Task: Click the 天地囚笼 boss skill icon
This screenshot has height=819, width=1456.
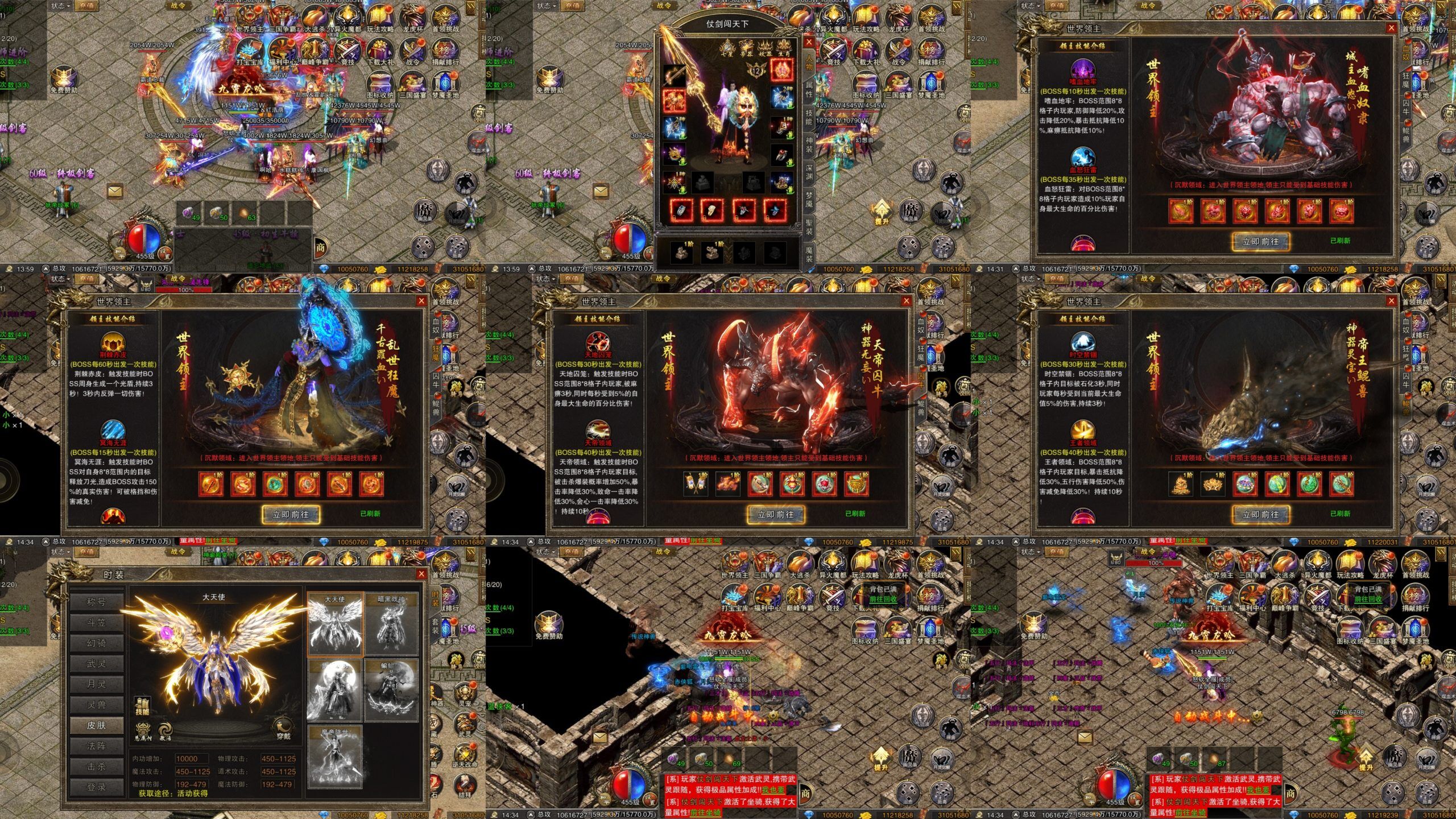Action: point(598,344)
